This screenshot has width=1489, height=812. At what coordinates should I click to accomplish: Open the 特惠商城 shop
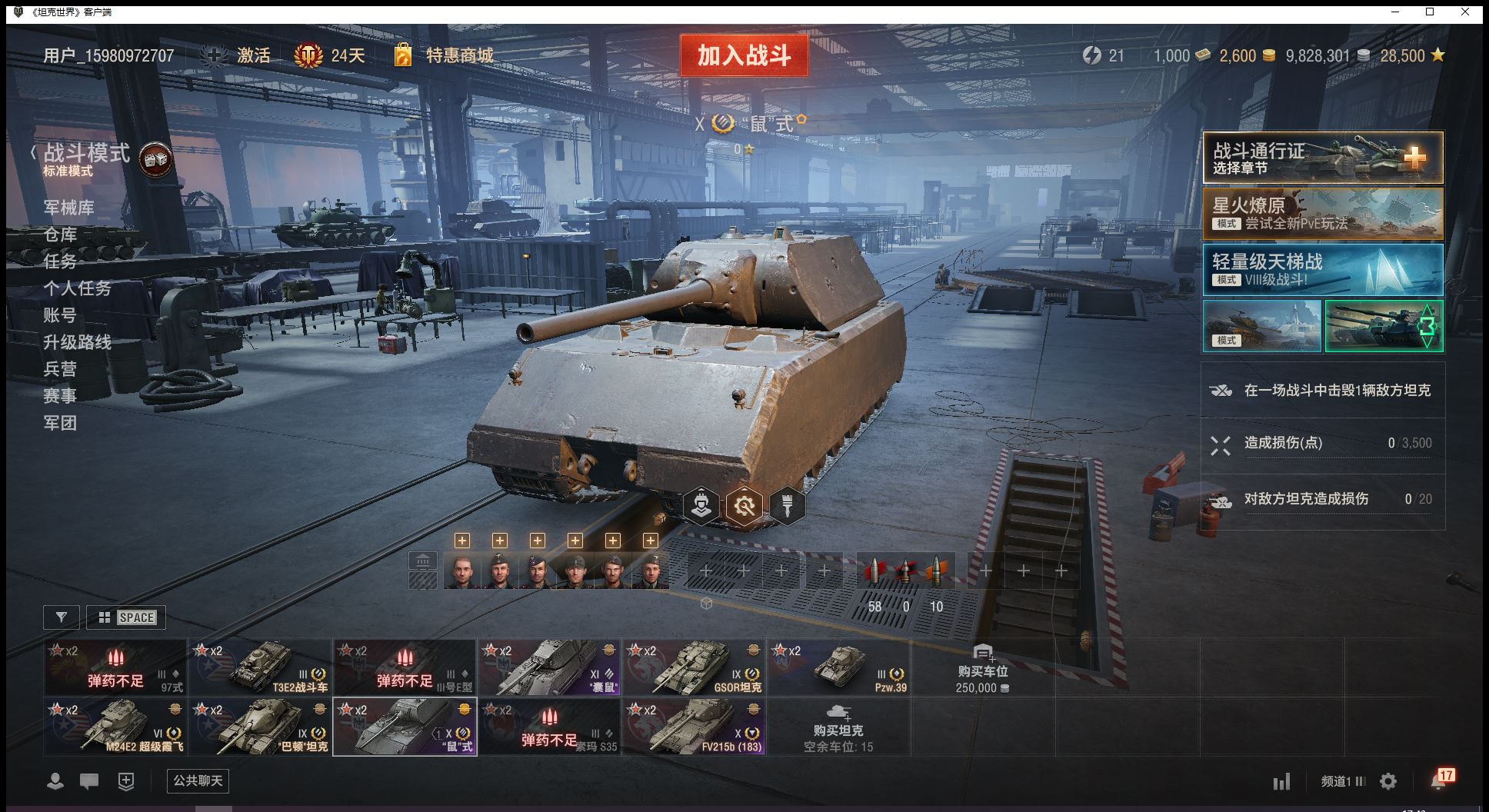coord(459,55)
